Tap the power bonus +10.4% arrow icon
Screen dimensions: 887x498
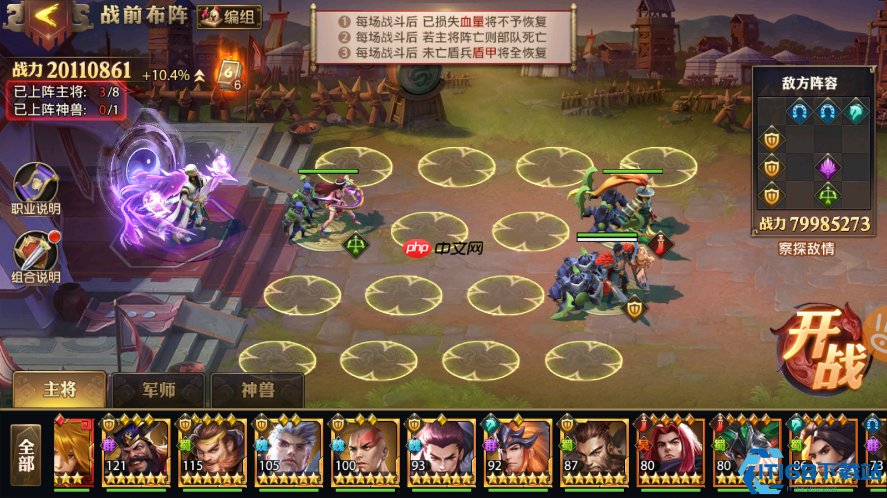[200, 74]
